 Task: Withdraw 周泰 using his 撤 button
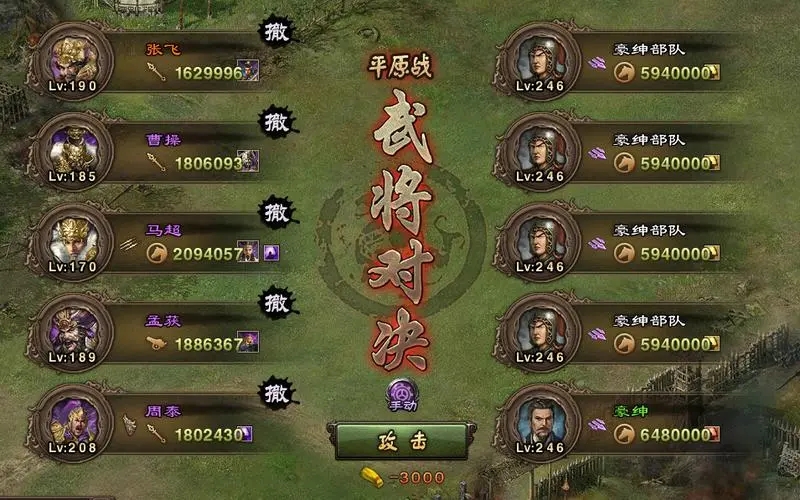point(275,392)
